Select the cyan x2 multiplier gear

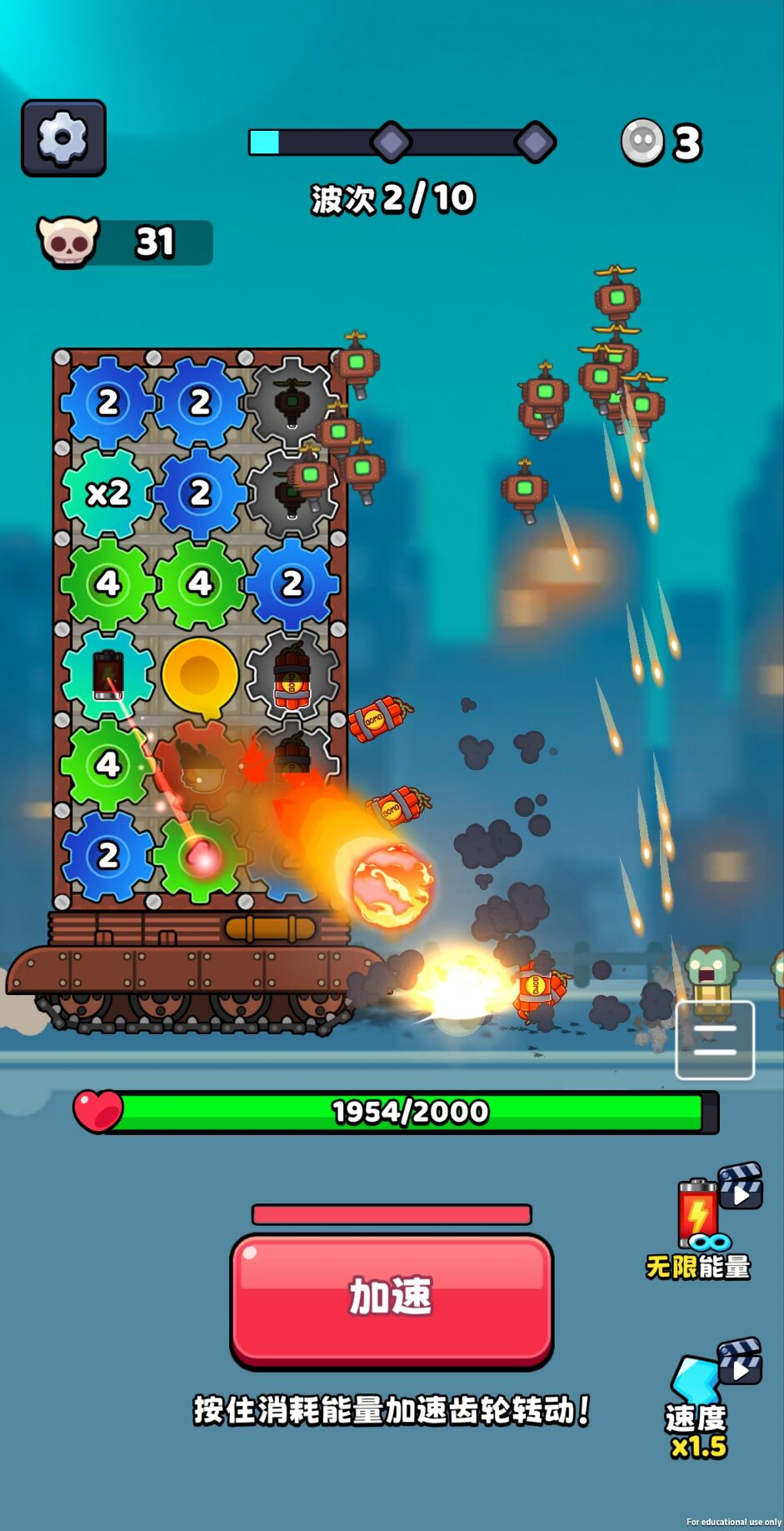pyautogui.click(x=108, y=493)
